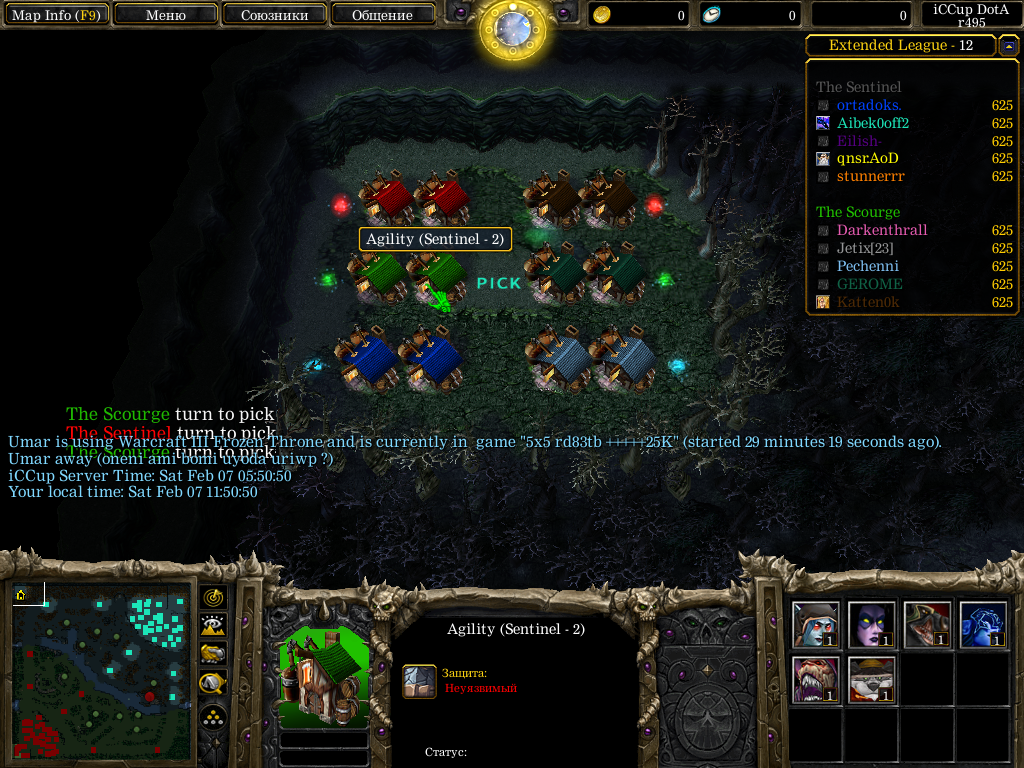Screen dimensions: 1024x768
Task: Open the Меню game menu
Action: point(165,15)
